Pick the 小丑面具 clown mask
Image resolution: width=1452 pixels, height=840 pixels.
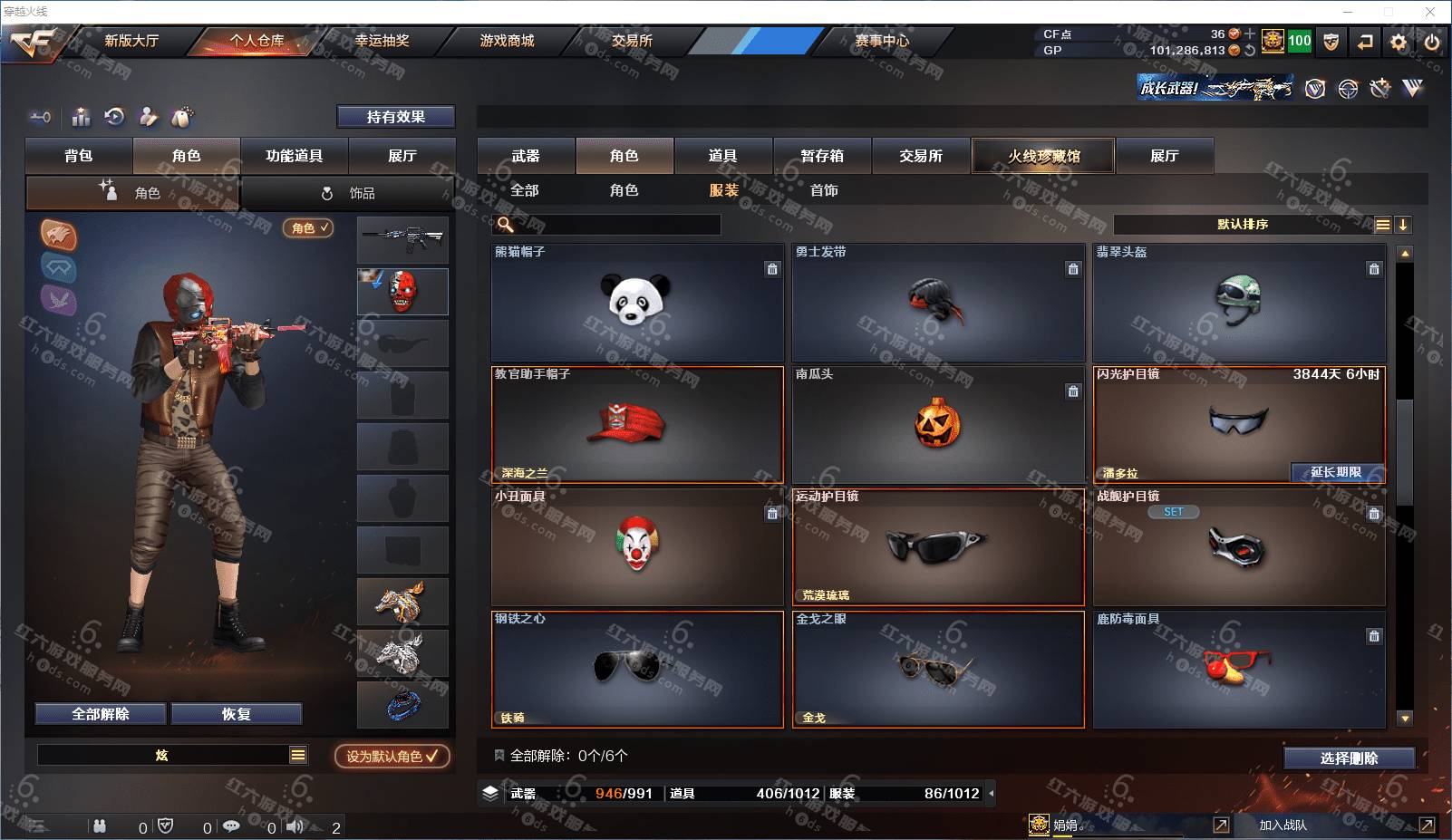(x=636, y=546)
